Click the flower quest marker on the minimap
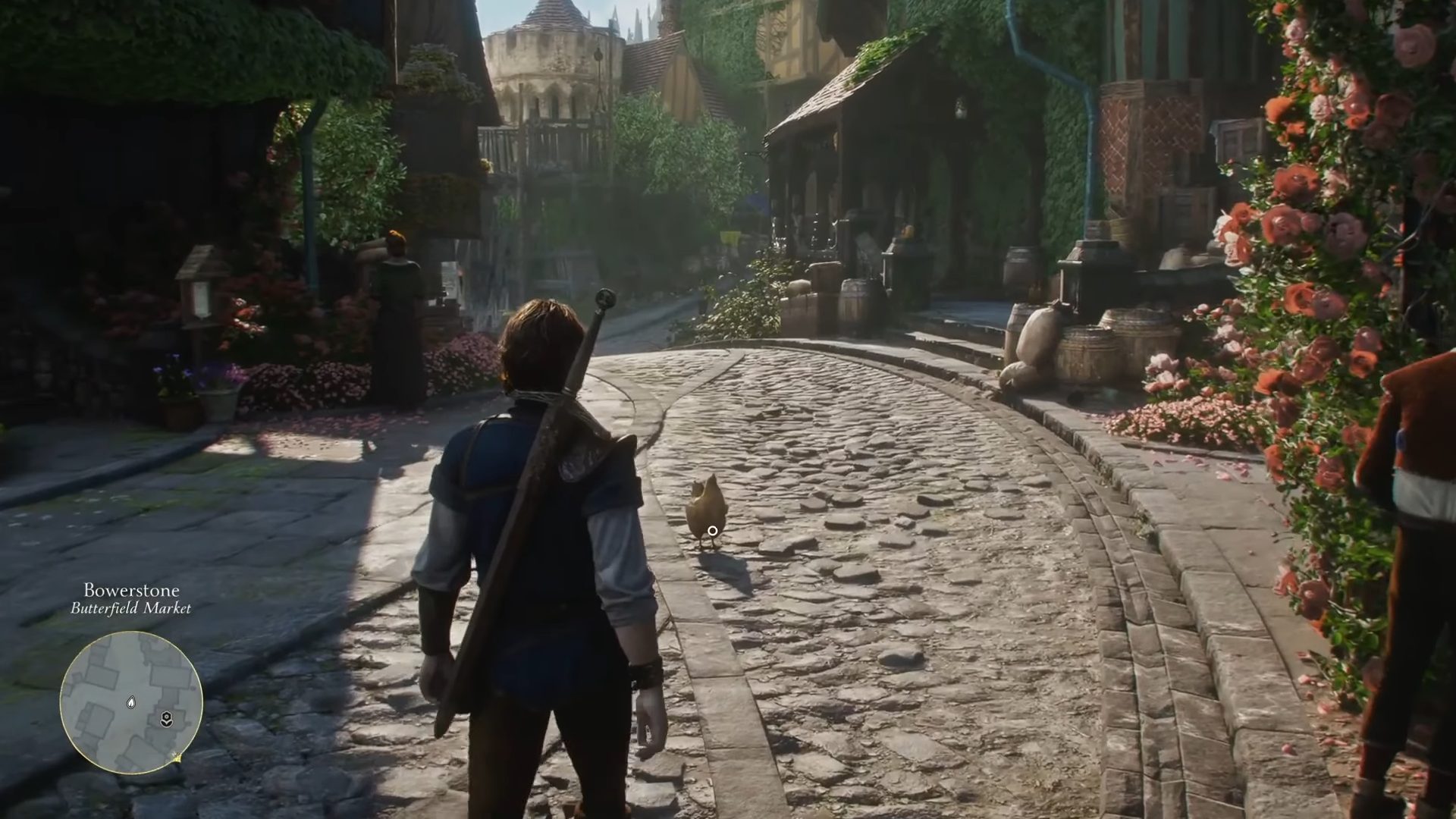The width and height of the screenshot is (1456, 819). 167,719
